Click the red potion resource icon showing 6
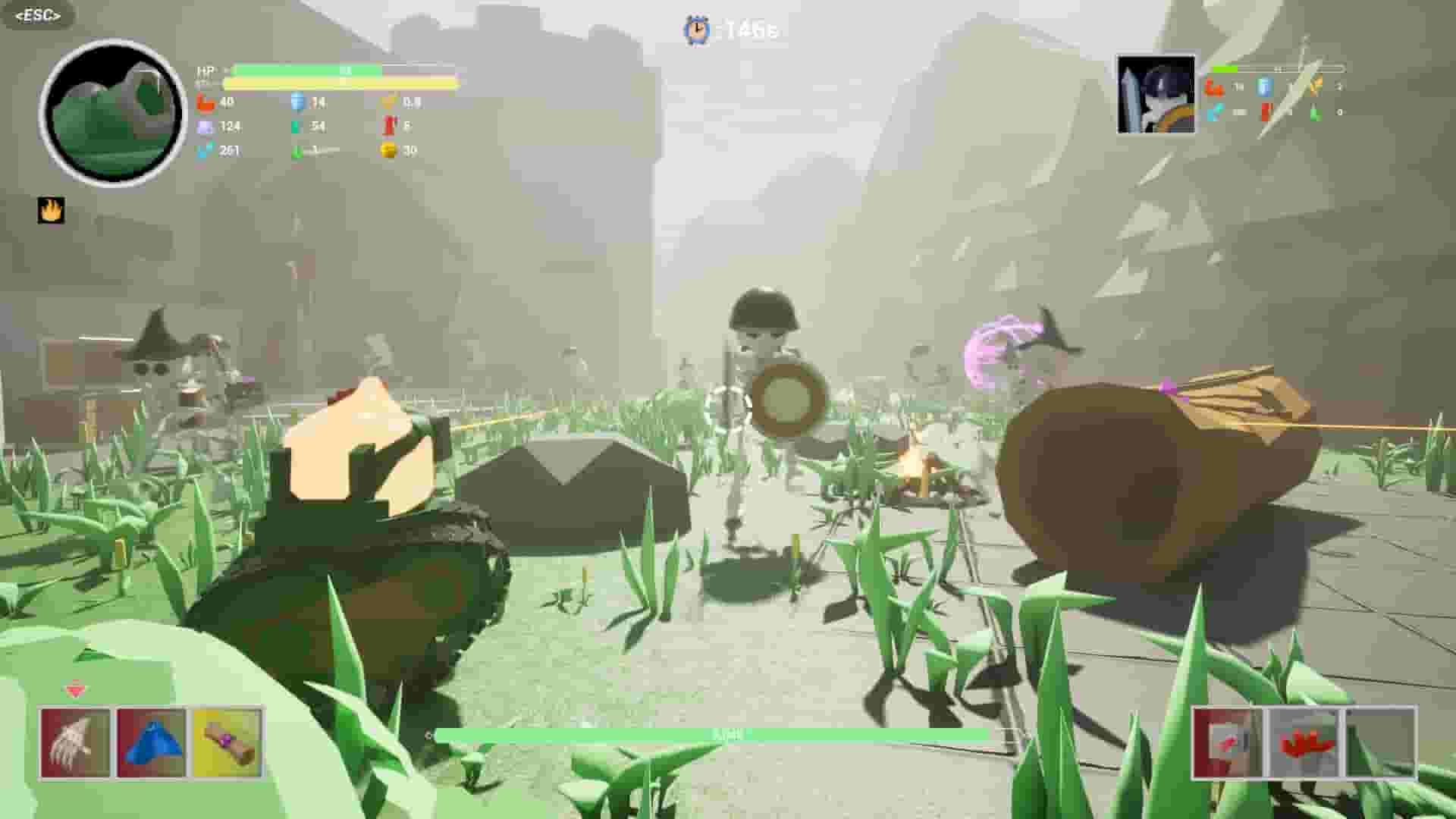 coord(389,126)
